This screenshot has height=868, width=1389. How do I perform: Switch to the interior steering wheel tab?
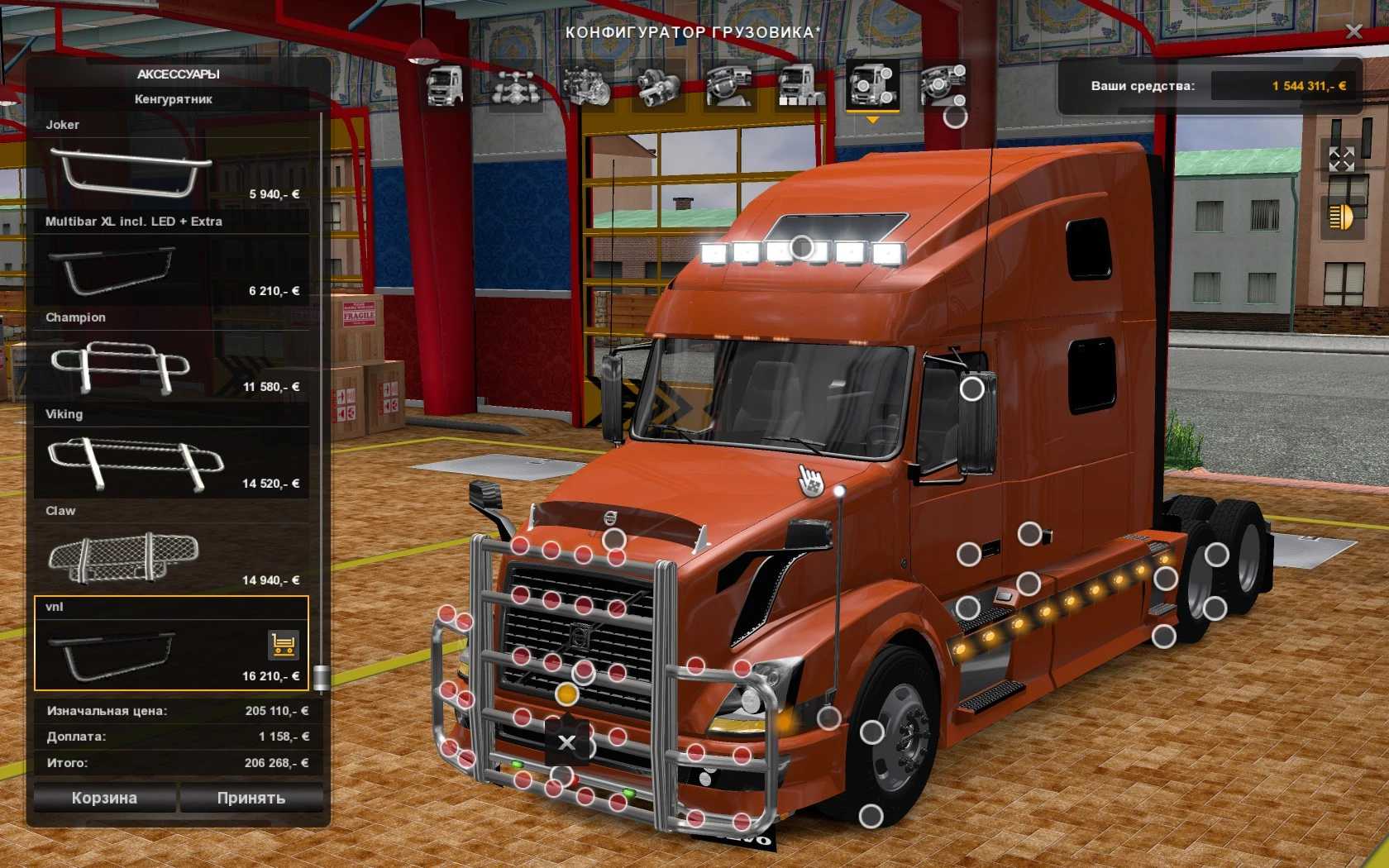[x=729, y=86]
